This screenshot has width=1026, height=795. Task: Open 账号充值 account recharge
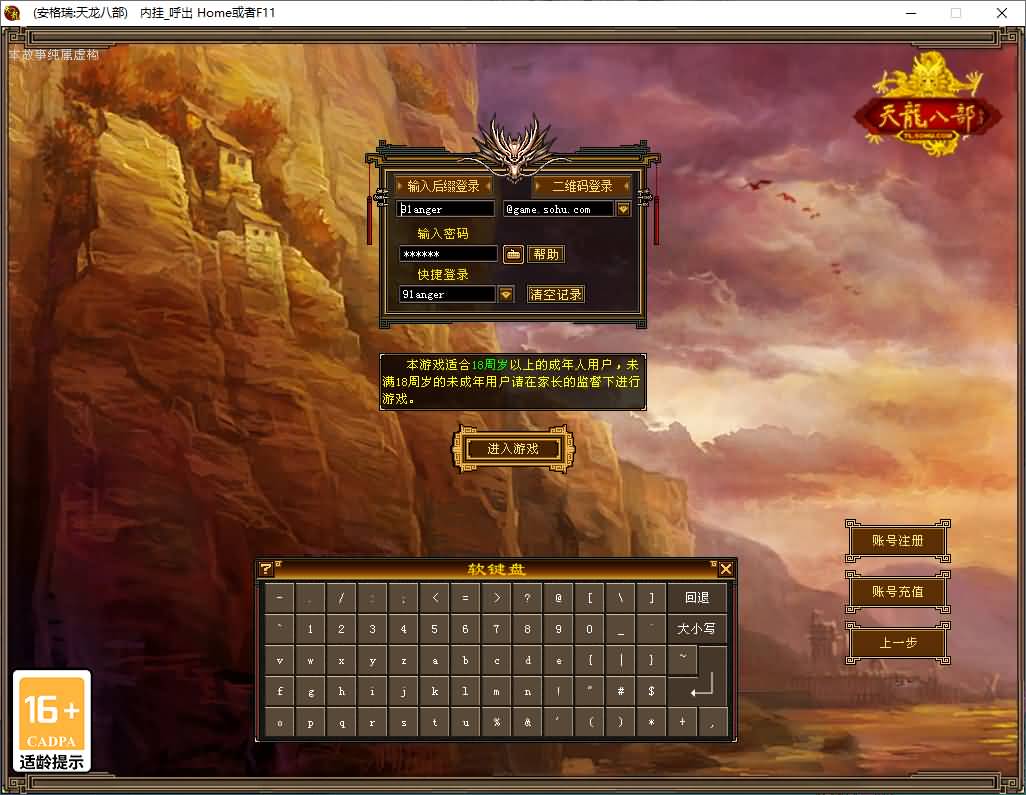coord(897,591)
